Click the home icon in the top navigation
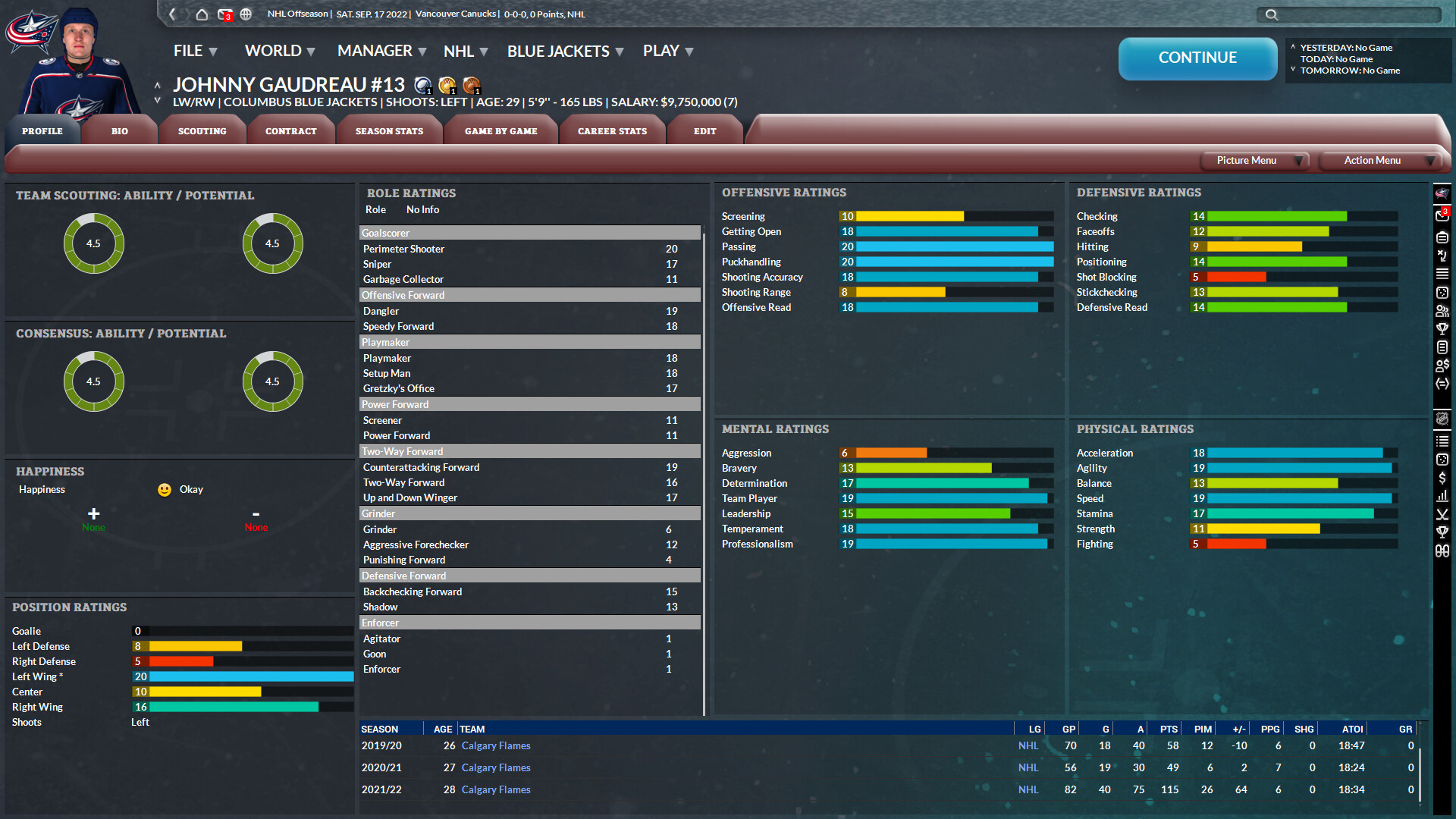The height and width of the screenshot is (819, 1456). pos(202,14)
